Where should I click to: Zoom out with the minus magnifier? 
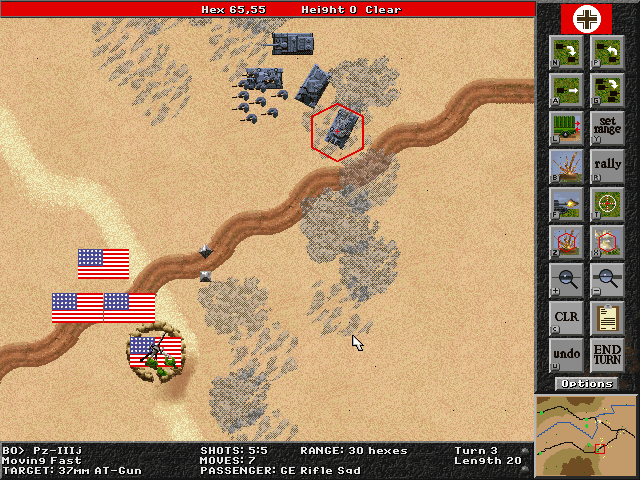[x=606, y=279]
